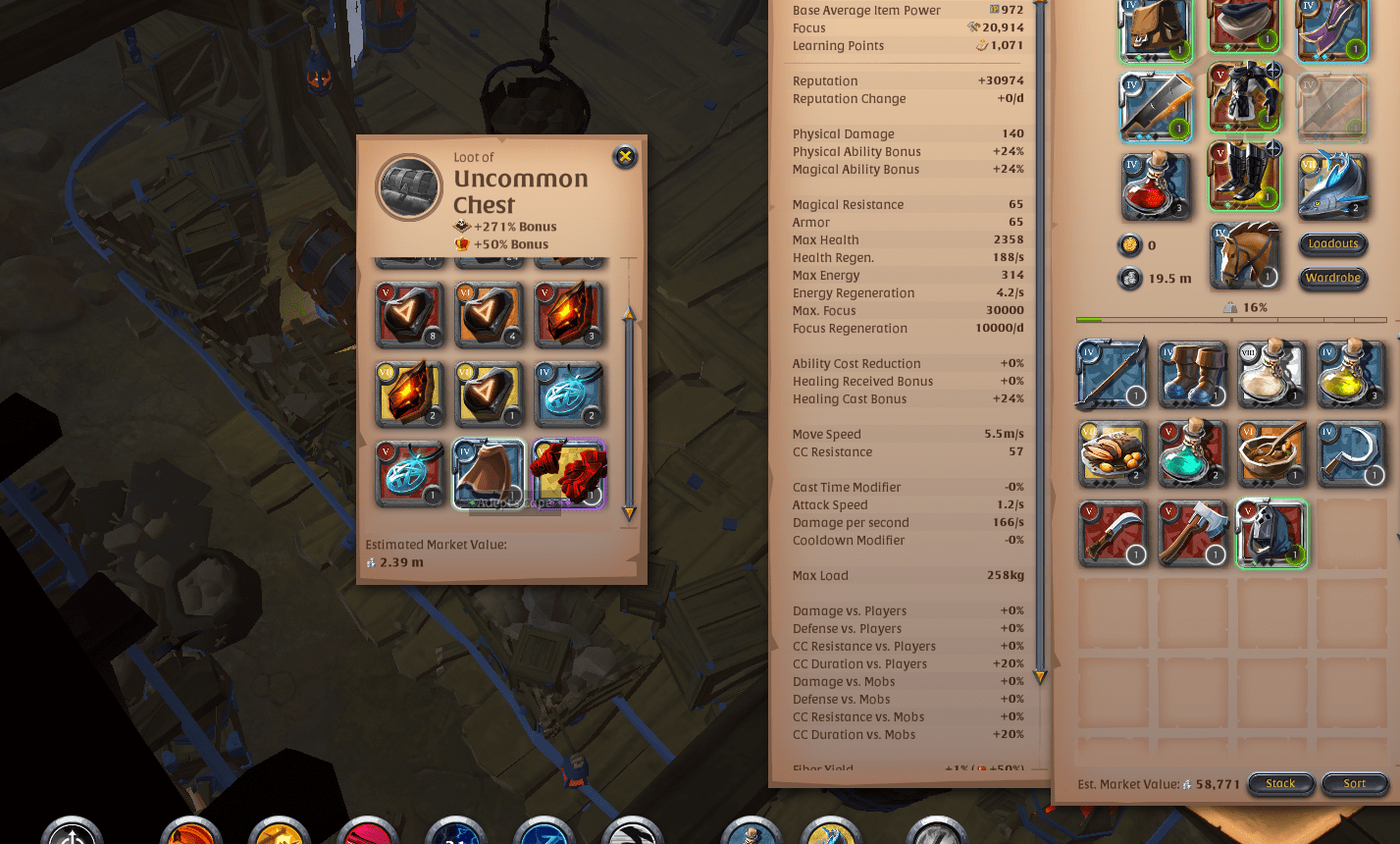Screen dimensions: 1400x844
Task: Click the soup bowl item in inventory
Action: (x=1271, y=453)
